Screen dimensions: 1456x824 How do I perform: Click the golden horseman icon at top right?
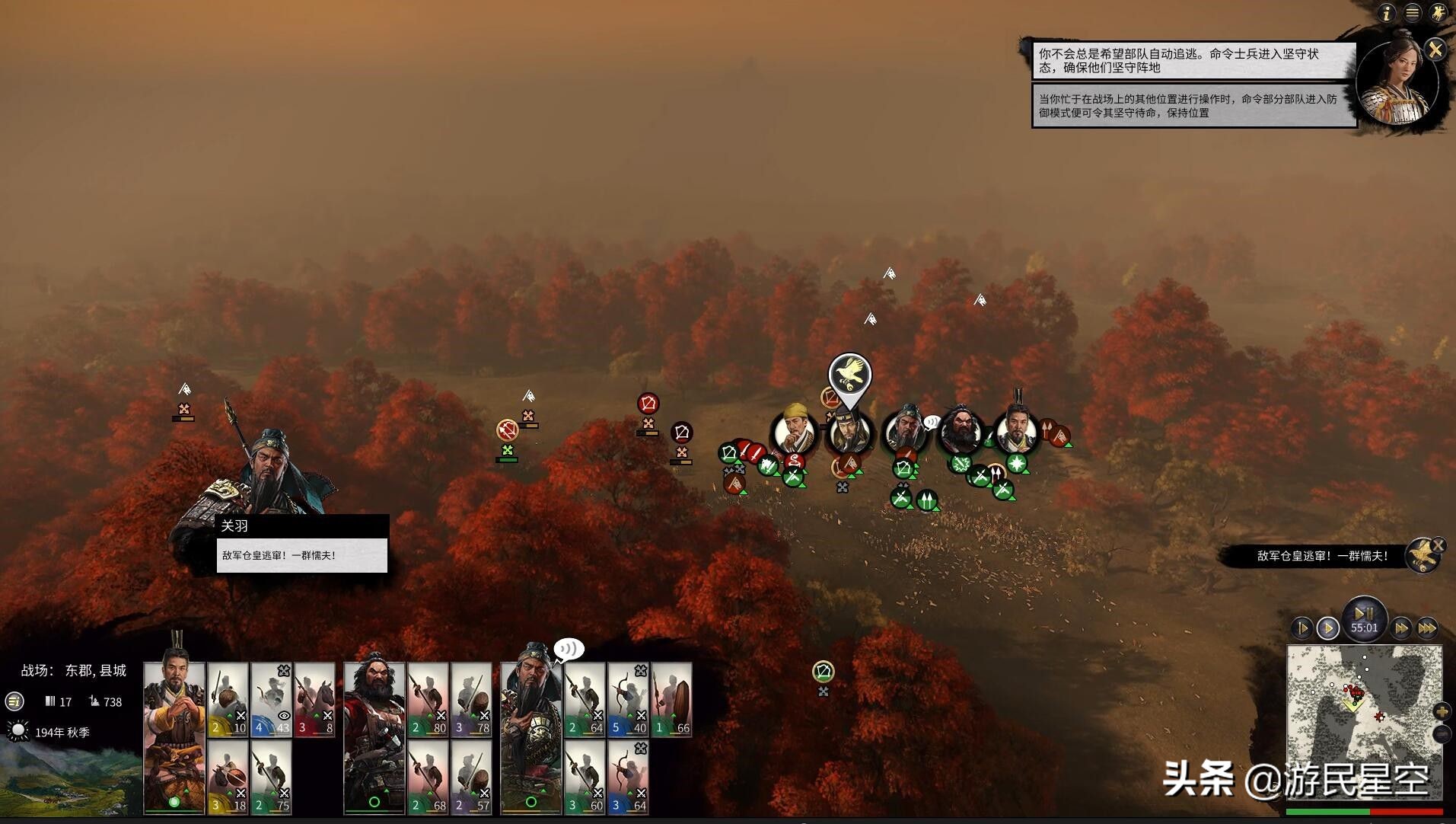coord(1438,13)
